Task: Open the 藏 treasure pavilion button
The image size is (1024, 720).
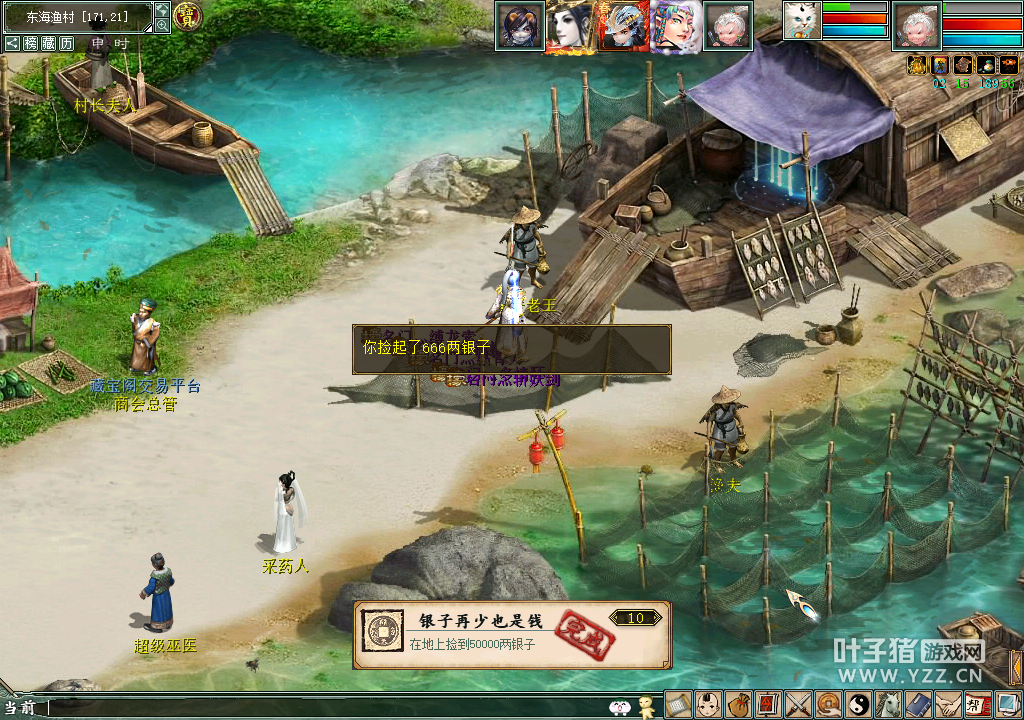Action: click(x=49, y=43)
